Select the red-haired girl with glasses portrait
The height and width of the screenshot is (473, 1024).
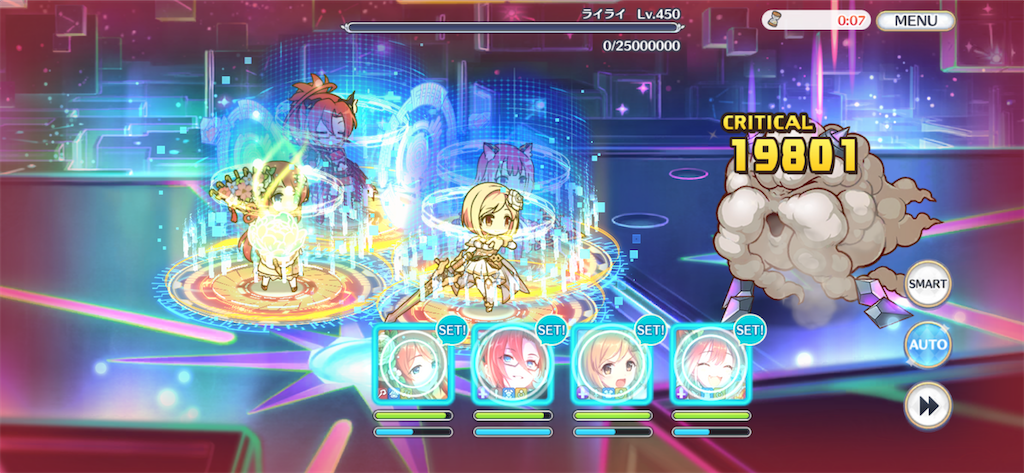[x=512, y=364]
